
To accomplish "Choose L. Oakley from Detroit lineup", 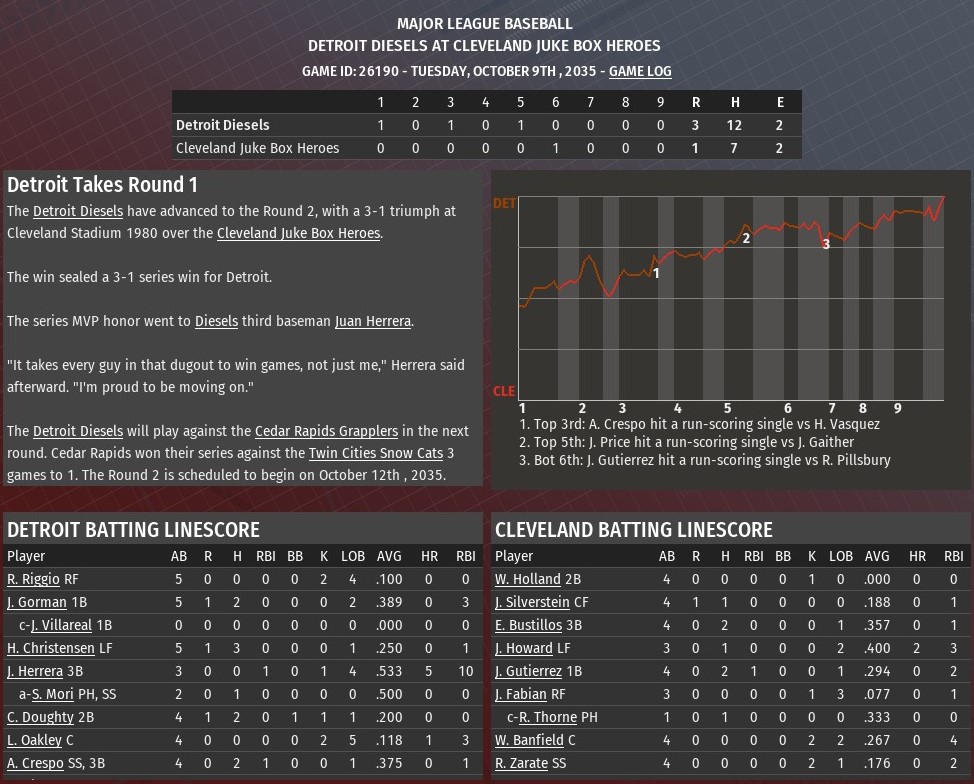I will (x=34, y=740).
